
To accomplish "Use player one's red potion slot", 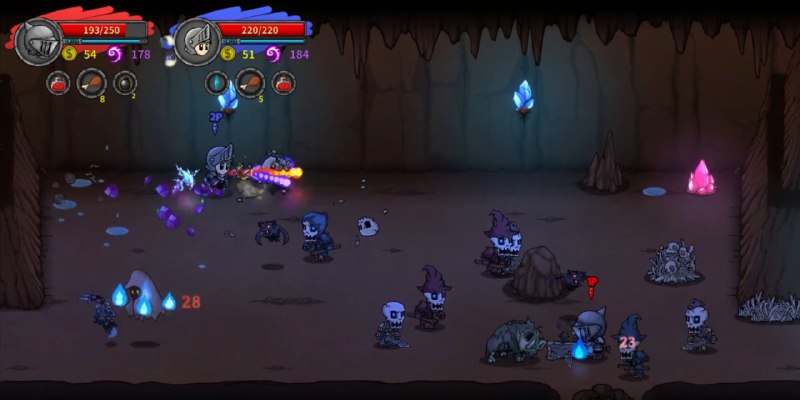I will click(x=58, y=83).
